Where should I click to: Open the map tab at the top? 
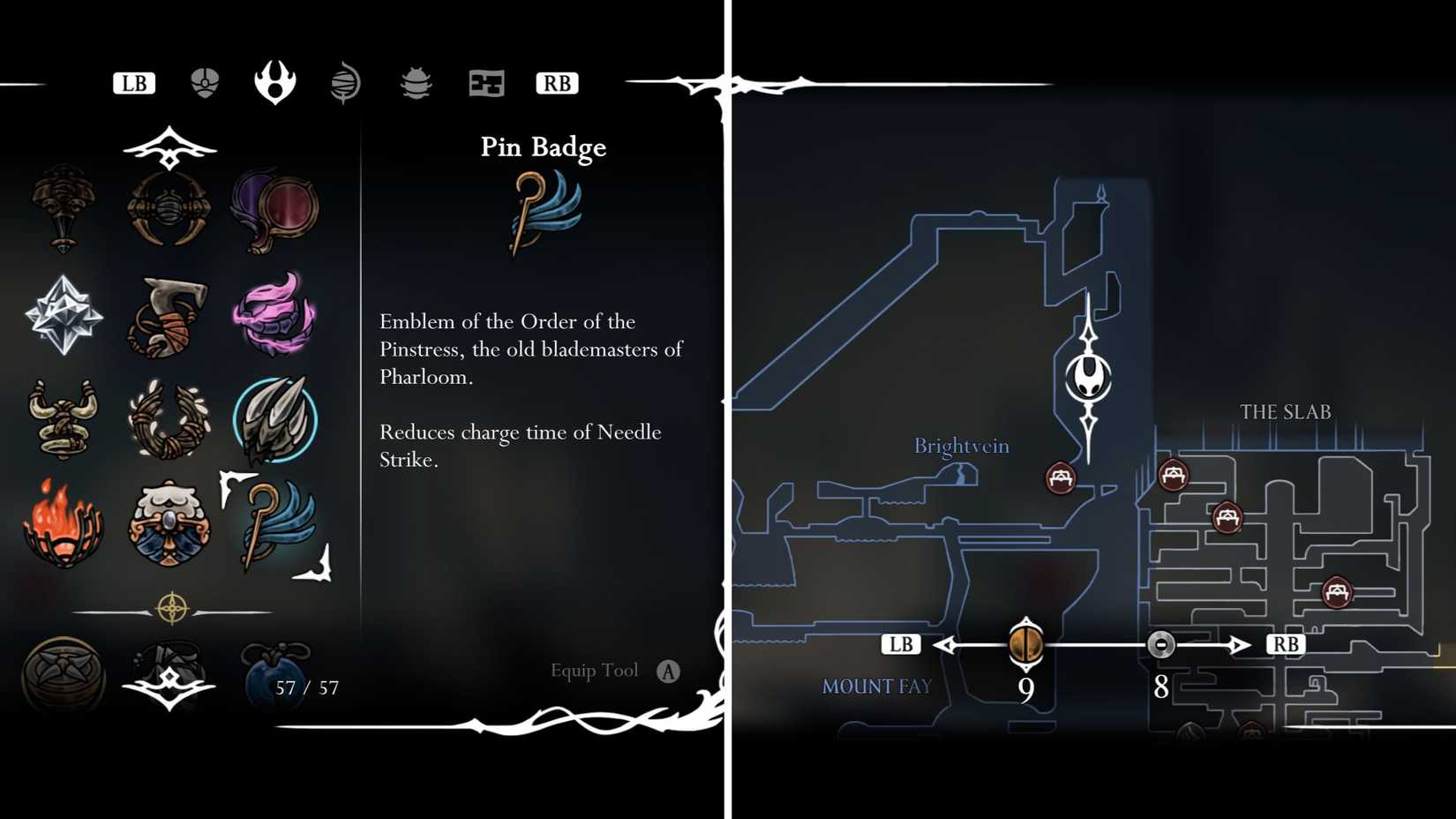click(486, 82)
